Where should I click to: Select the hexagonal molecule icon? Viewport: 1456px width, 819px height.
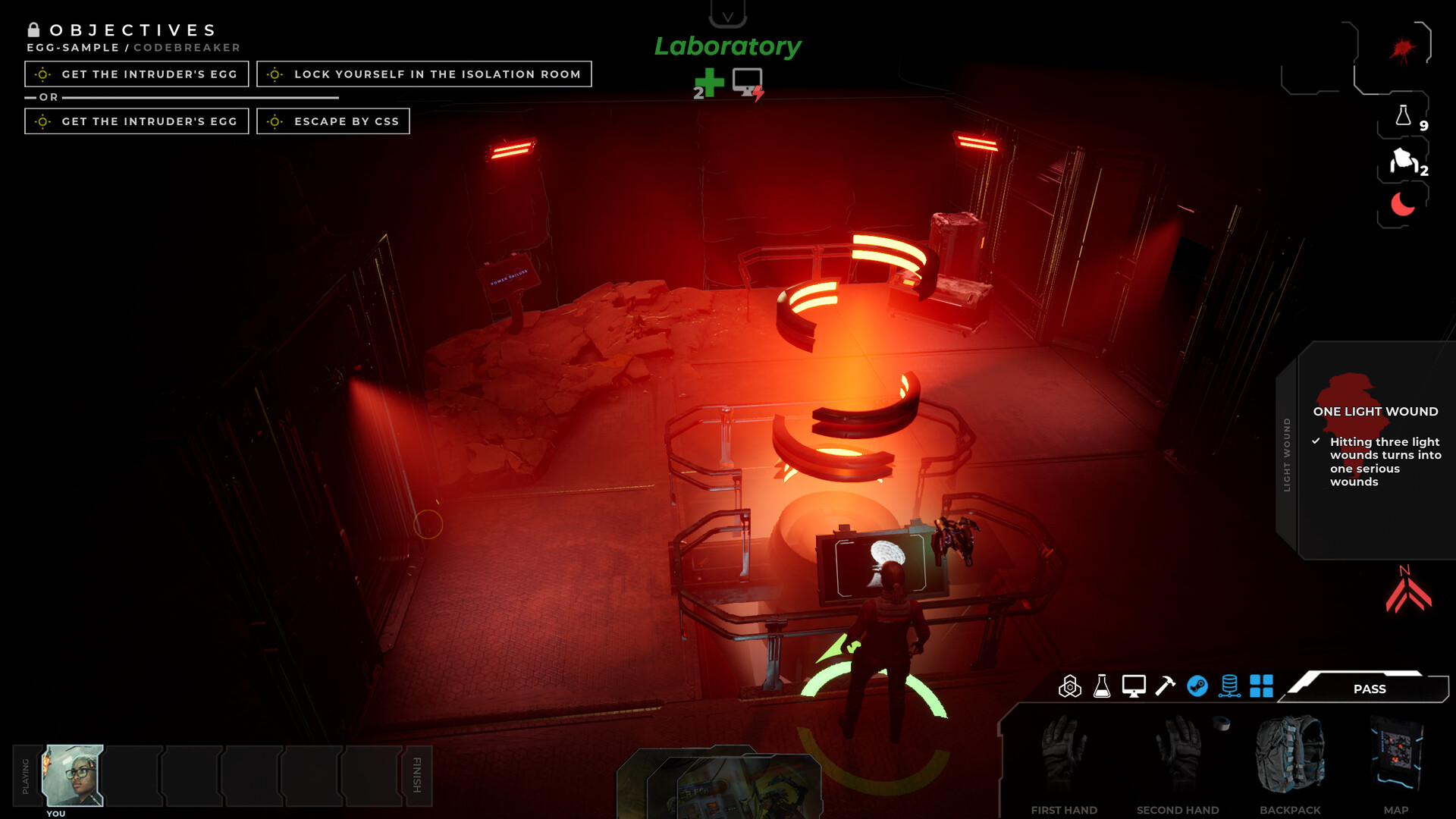tap(1070, 688)
